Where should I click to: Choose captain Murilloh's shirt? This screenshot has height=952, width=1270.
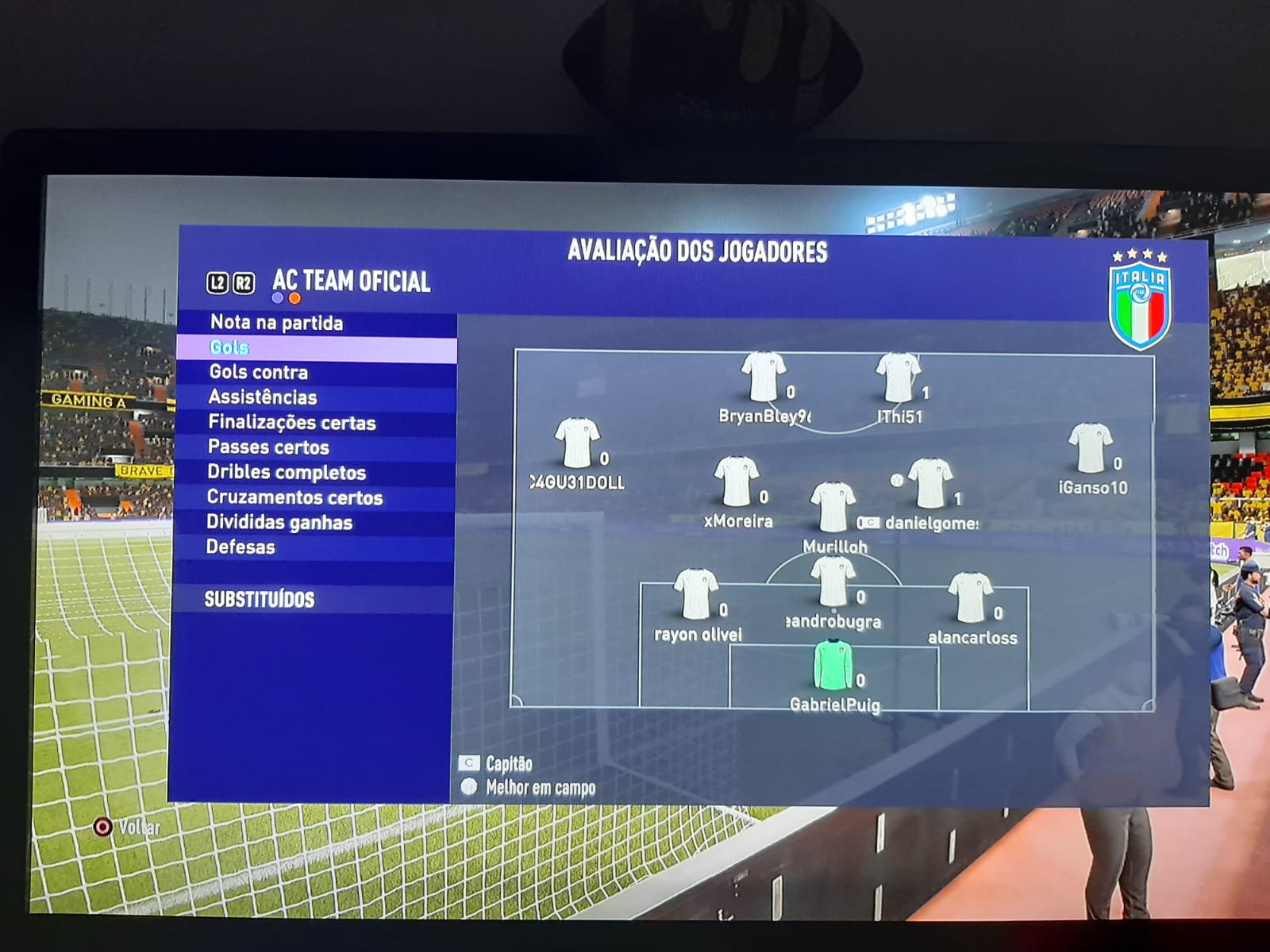[x=833, y=508]
